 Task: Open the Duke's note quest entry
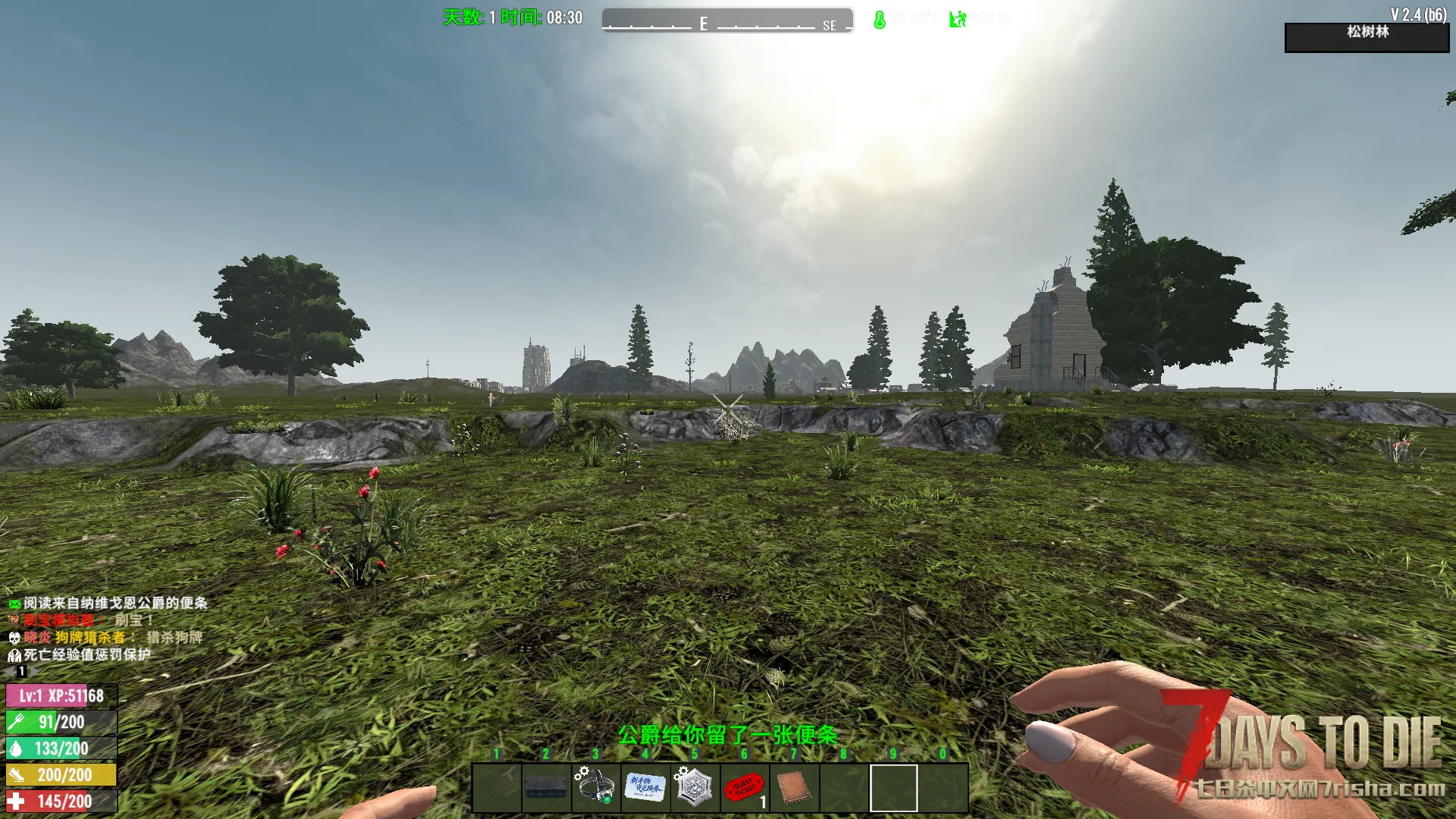(114, 603)
